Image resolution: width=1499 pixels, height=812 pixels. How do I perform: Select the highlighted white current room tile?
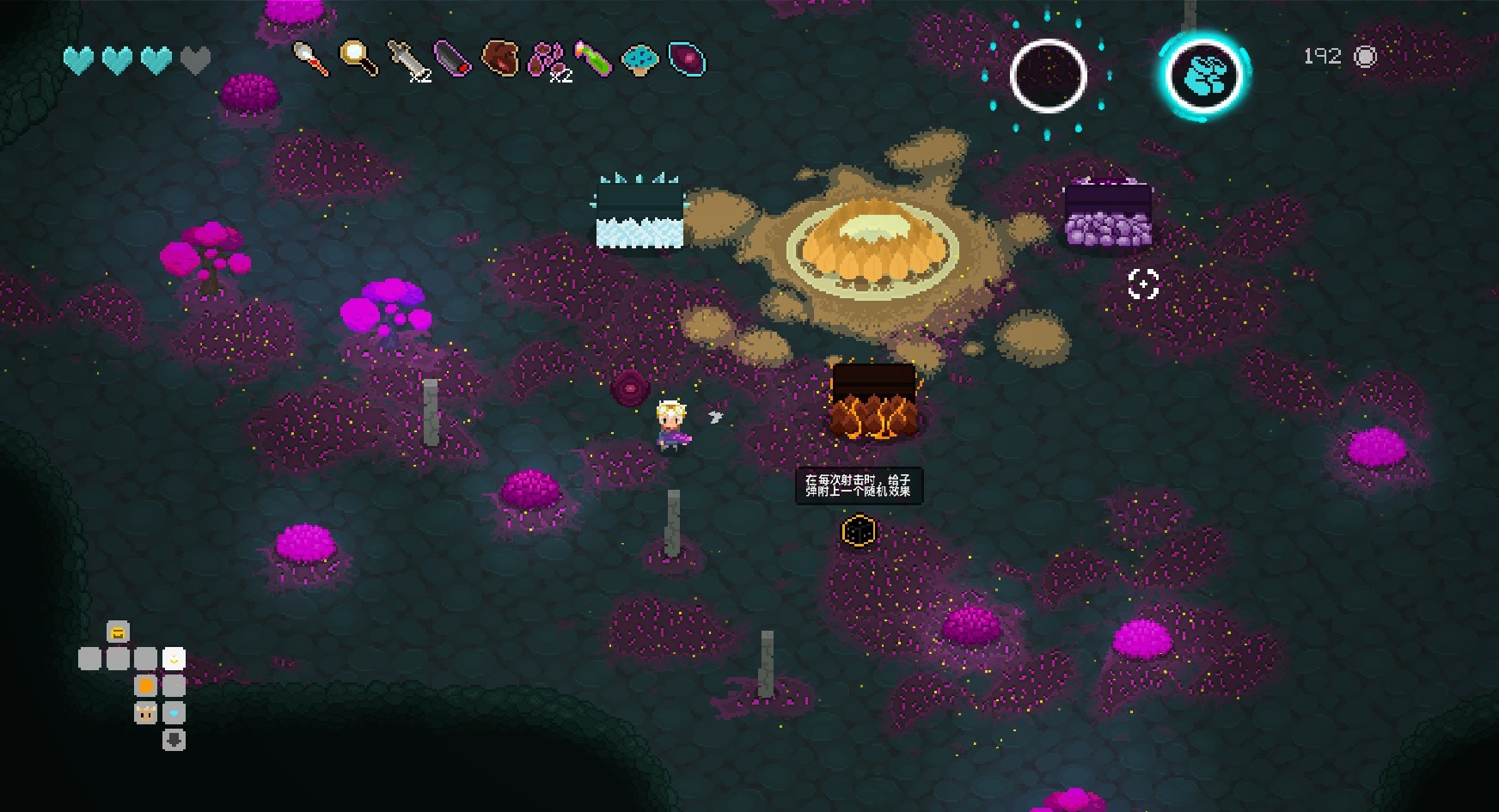click(x=174, y=659)
